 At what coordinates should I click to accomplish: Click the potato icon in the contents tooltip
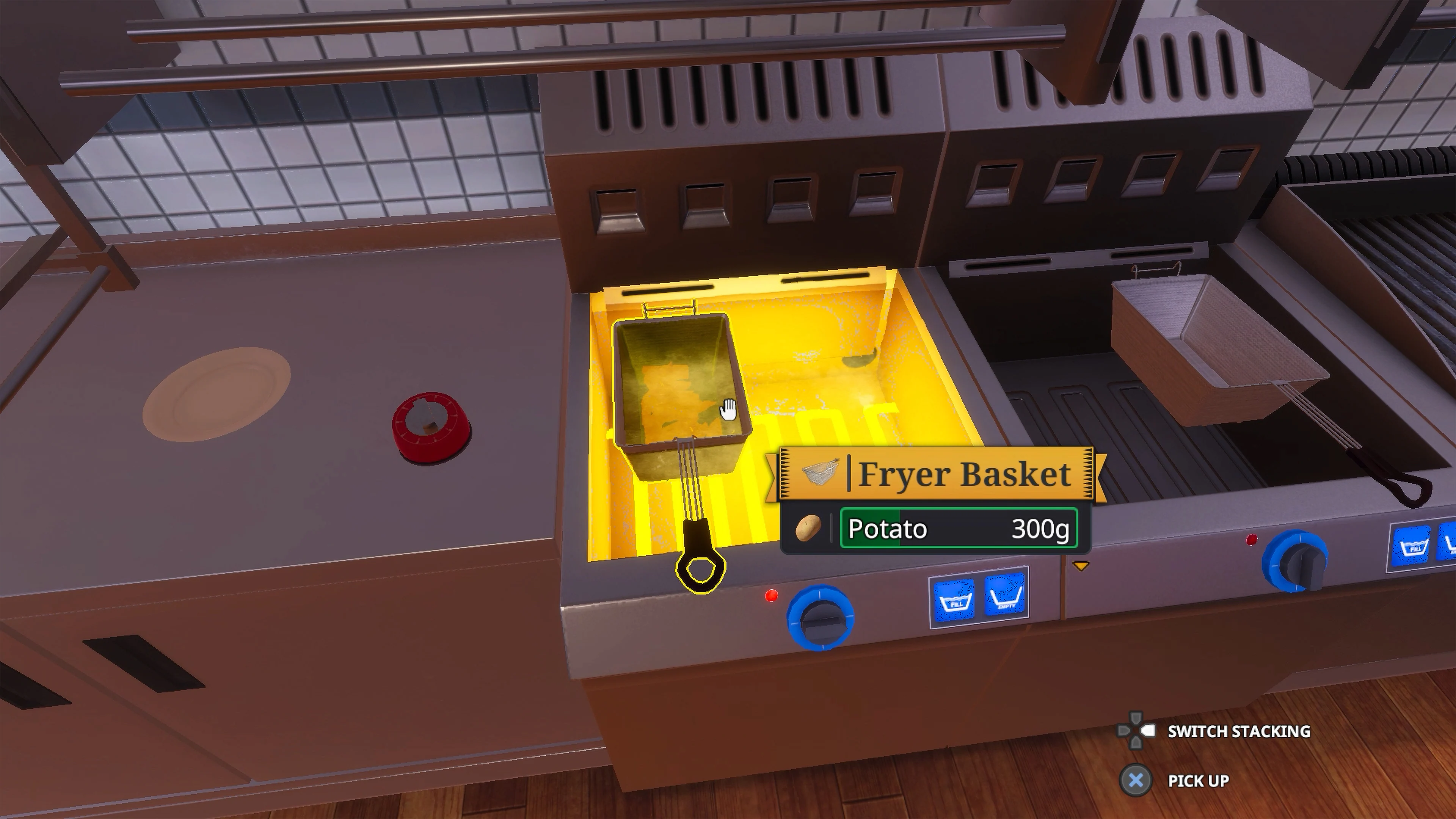pyautogui.click(x=808, y=527)
